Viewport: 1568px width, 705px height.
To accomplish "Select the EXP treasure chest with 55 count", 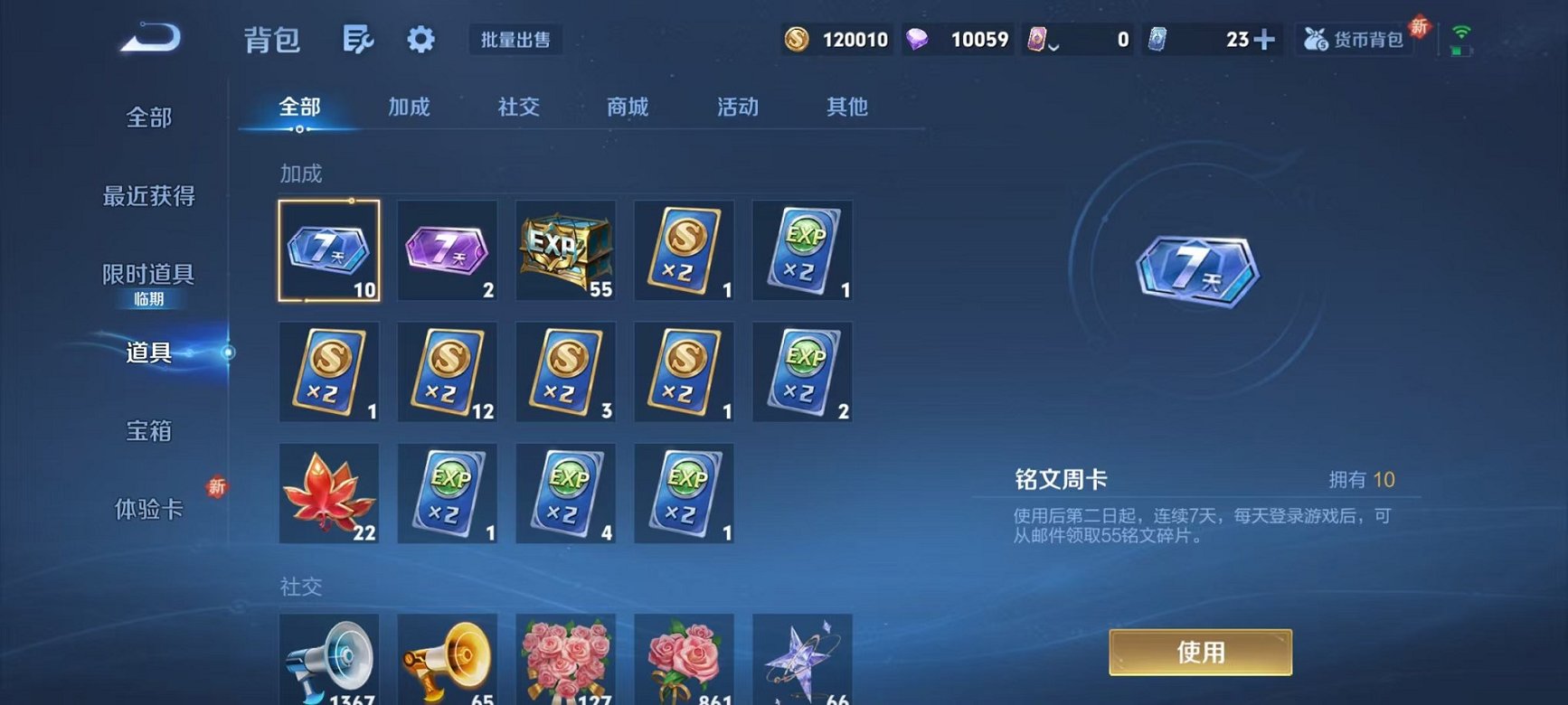I will coord(565,250).
